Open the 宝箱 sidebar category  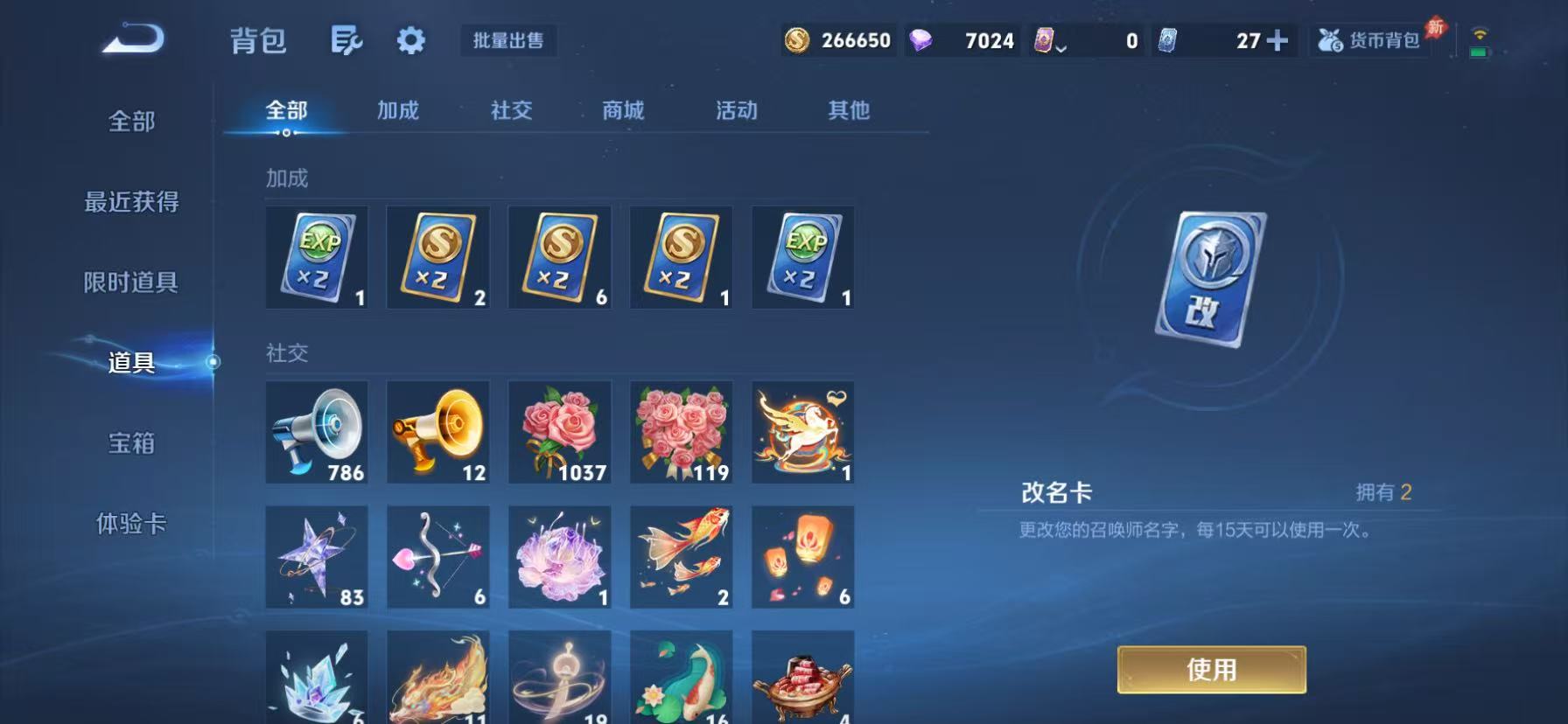(131, 444)
